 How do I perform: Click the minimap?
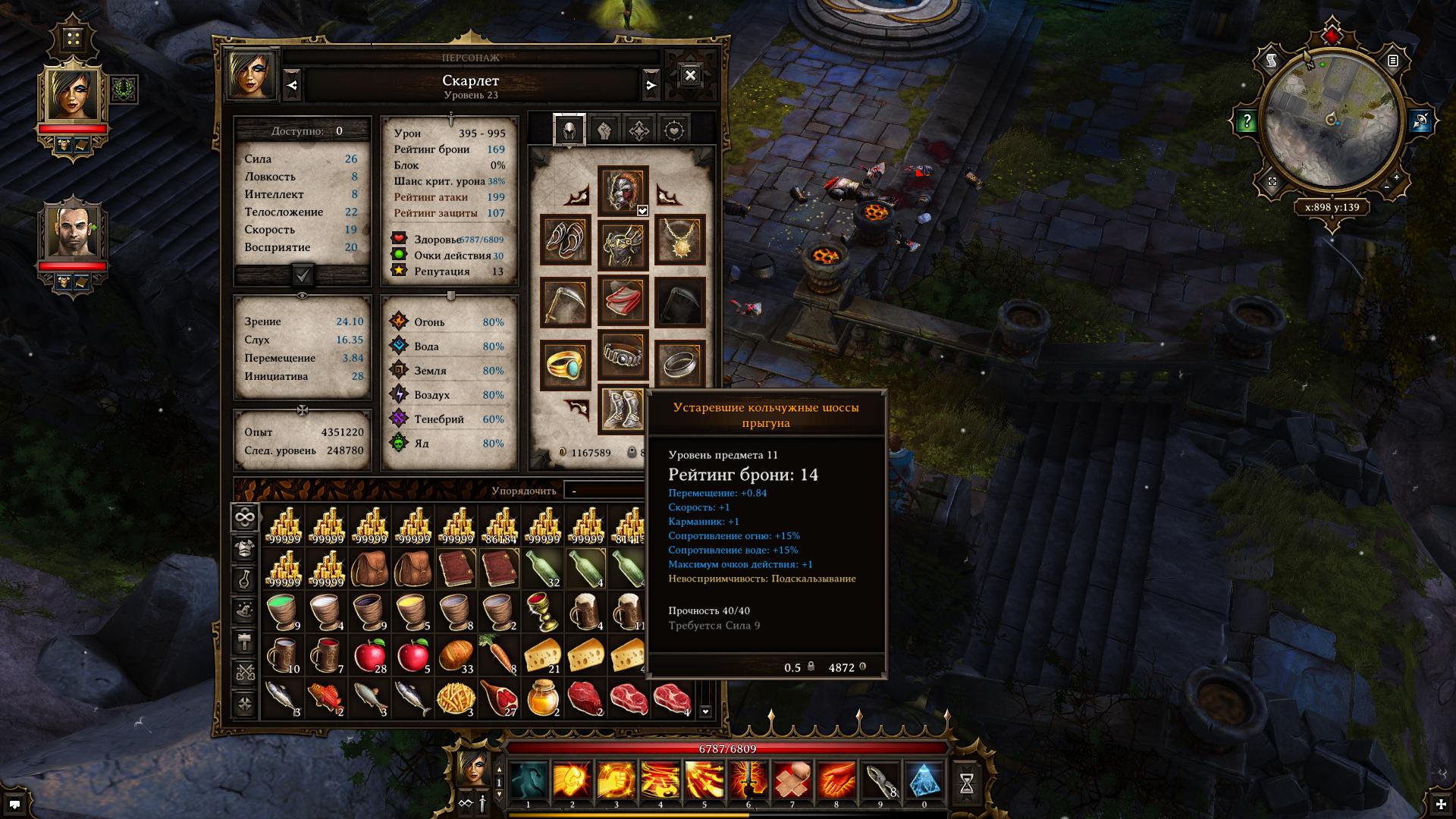point(1332,121)
